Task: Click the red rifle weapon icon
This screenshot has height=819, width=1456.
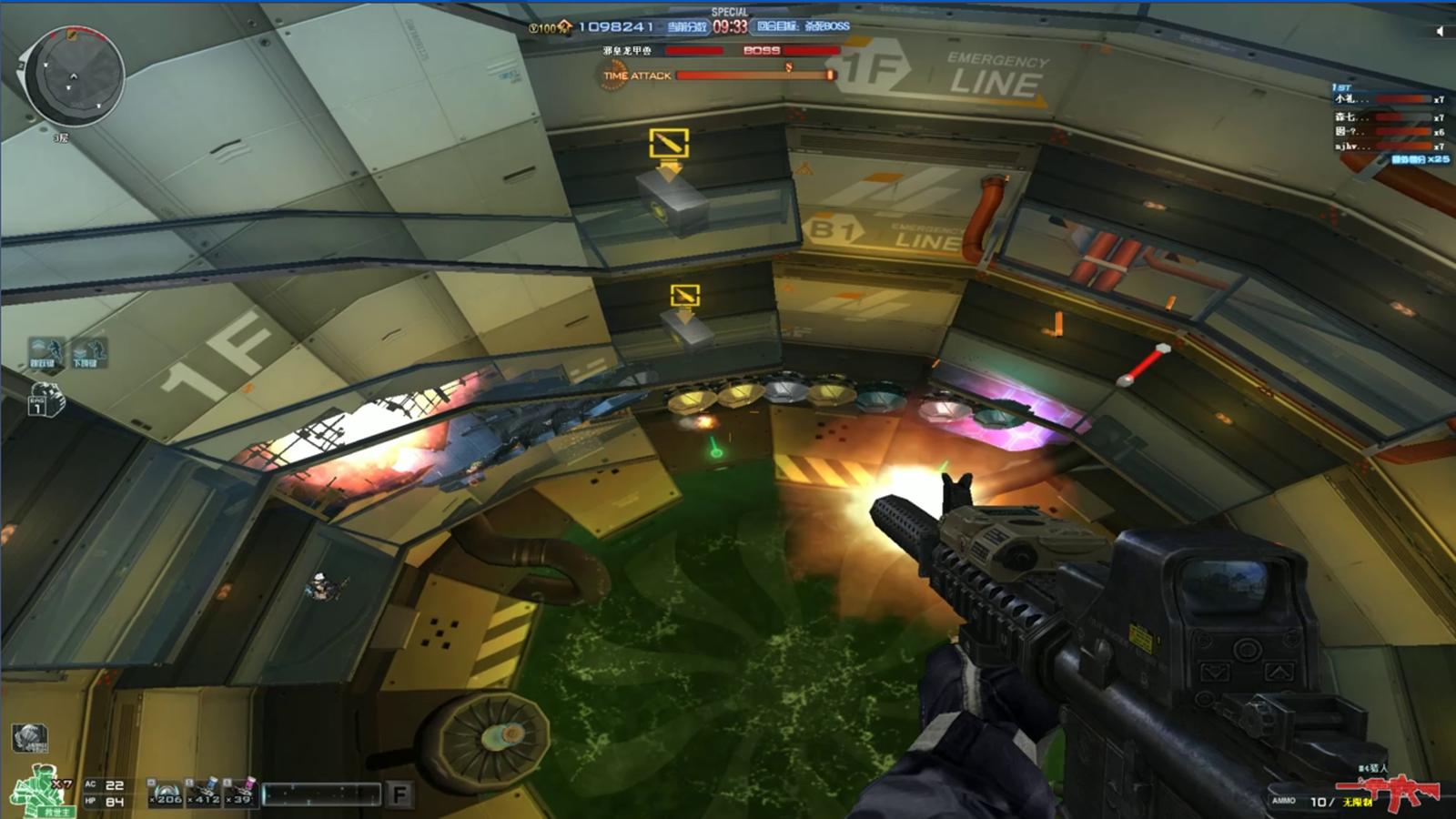Action: 1388,794
